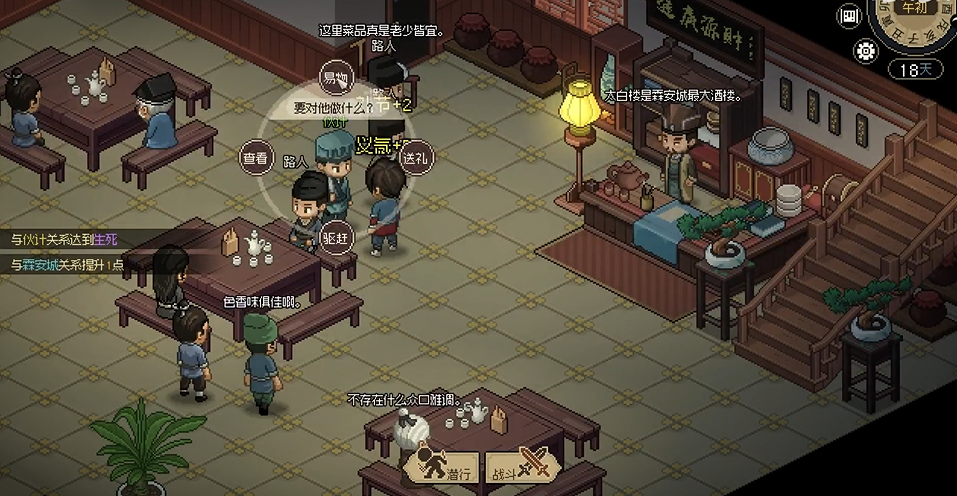Open settings with the gear icon
This screenshot has height=496, width=957.
tap(865, 51)
